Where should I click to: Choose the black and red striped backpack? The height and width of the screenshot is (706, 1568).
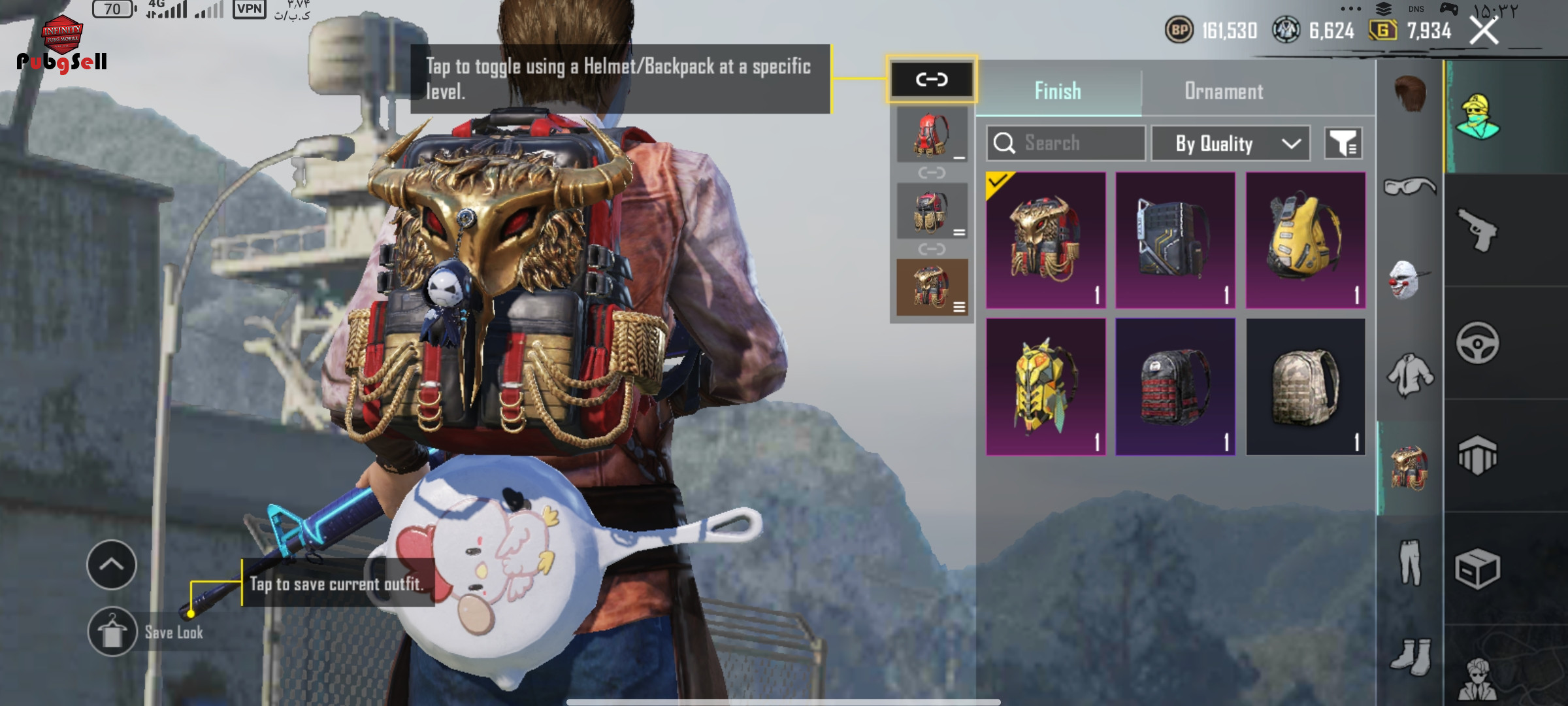tap(1175, 386)
